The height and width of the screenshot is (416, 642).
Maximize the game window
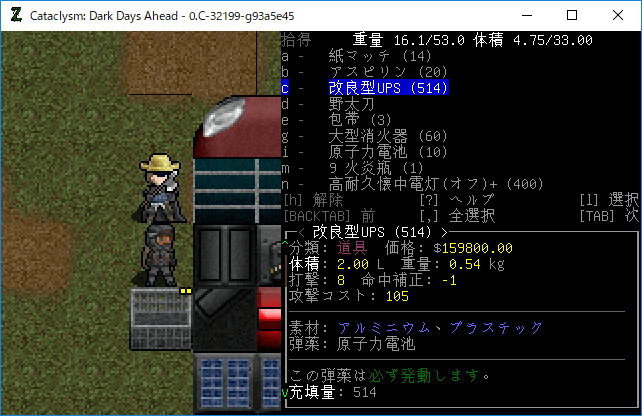click(x=572, y=15)
